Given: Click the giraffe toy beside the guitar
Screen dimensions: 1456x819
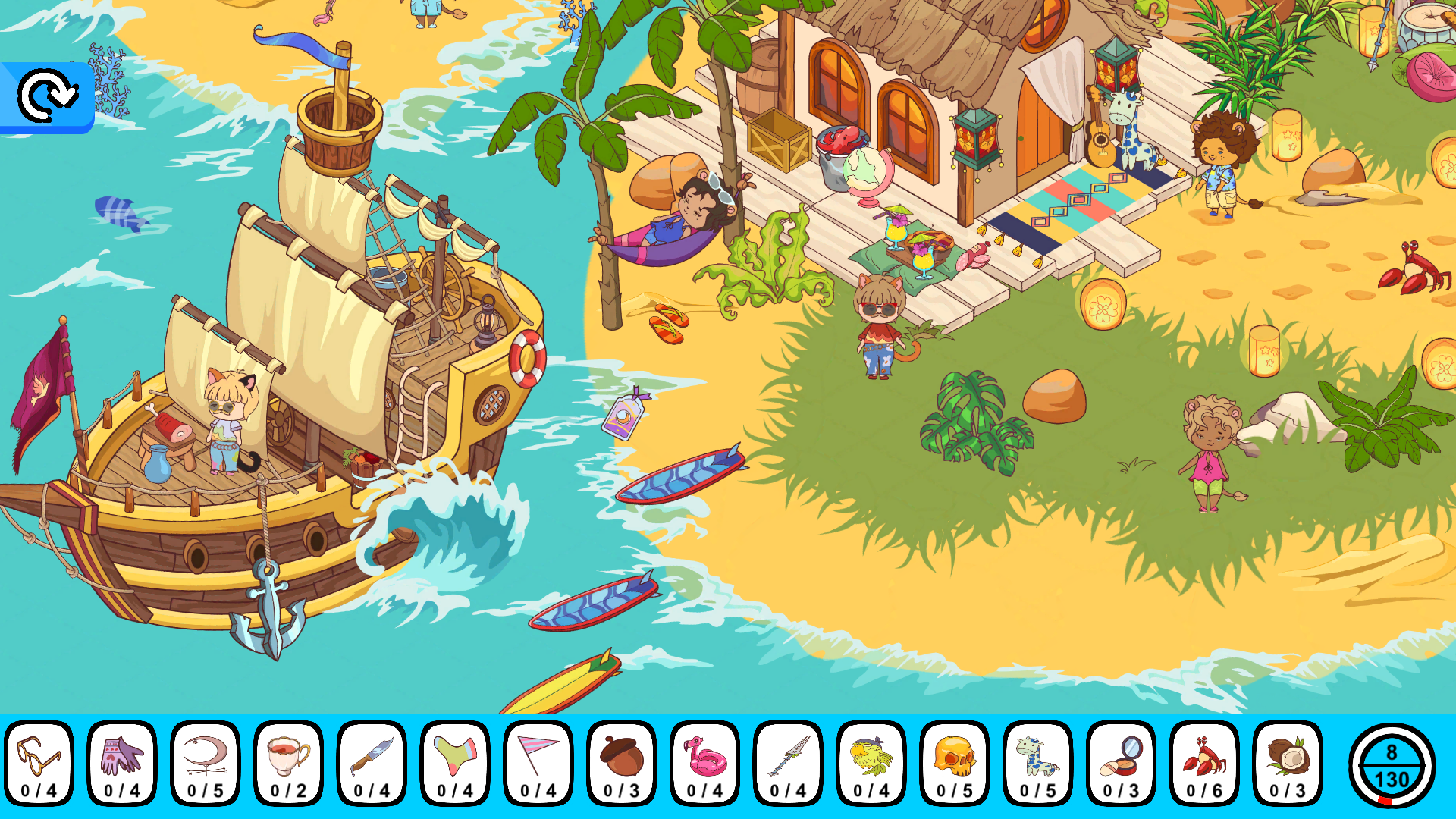Looking at the screenshot, I should (x=1130, y=133).
